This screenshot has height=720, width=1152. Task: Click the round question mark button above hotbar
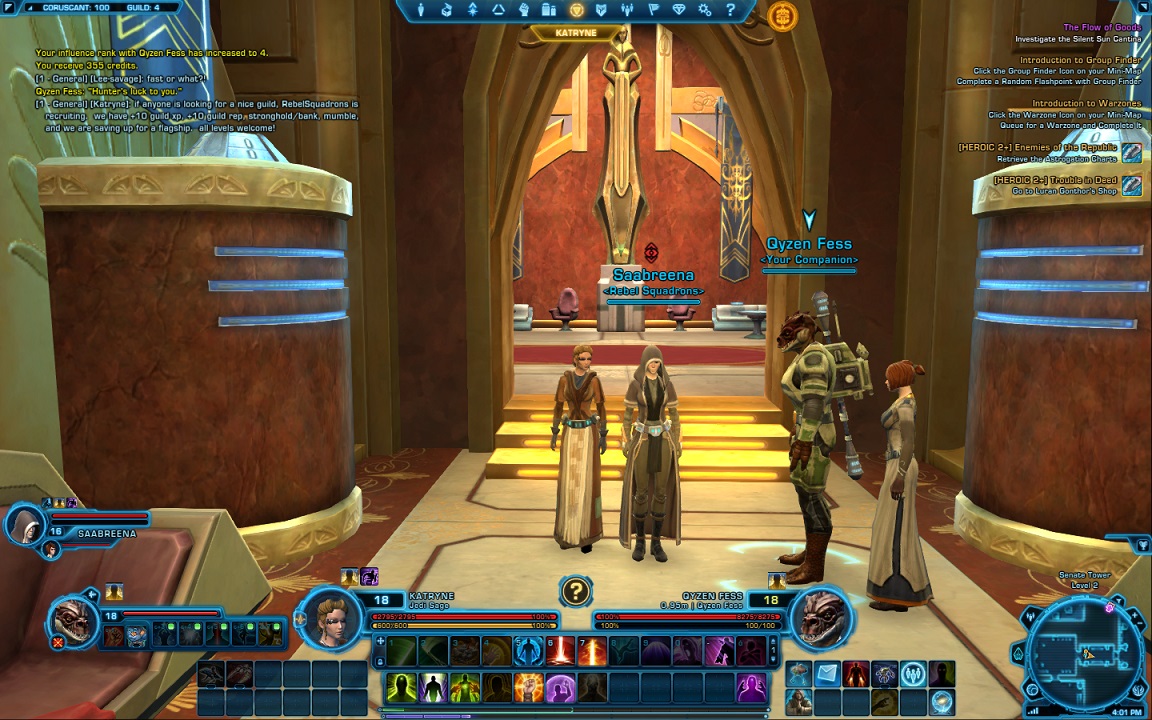click(x=575, y=591)
